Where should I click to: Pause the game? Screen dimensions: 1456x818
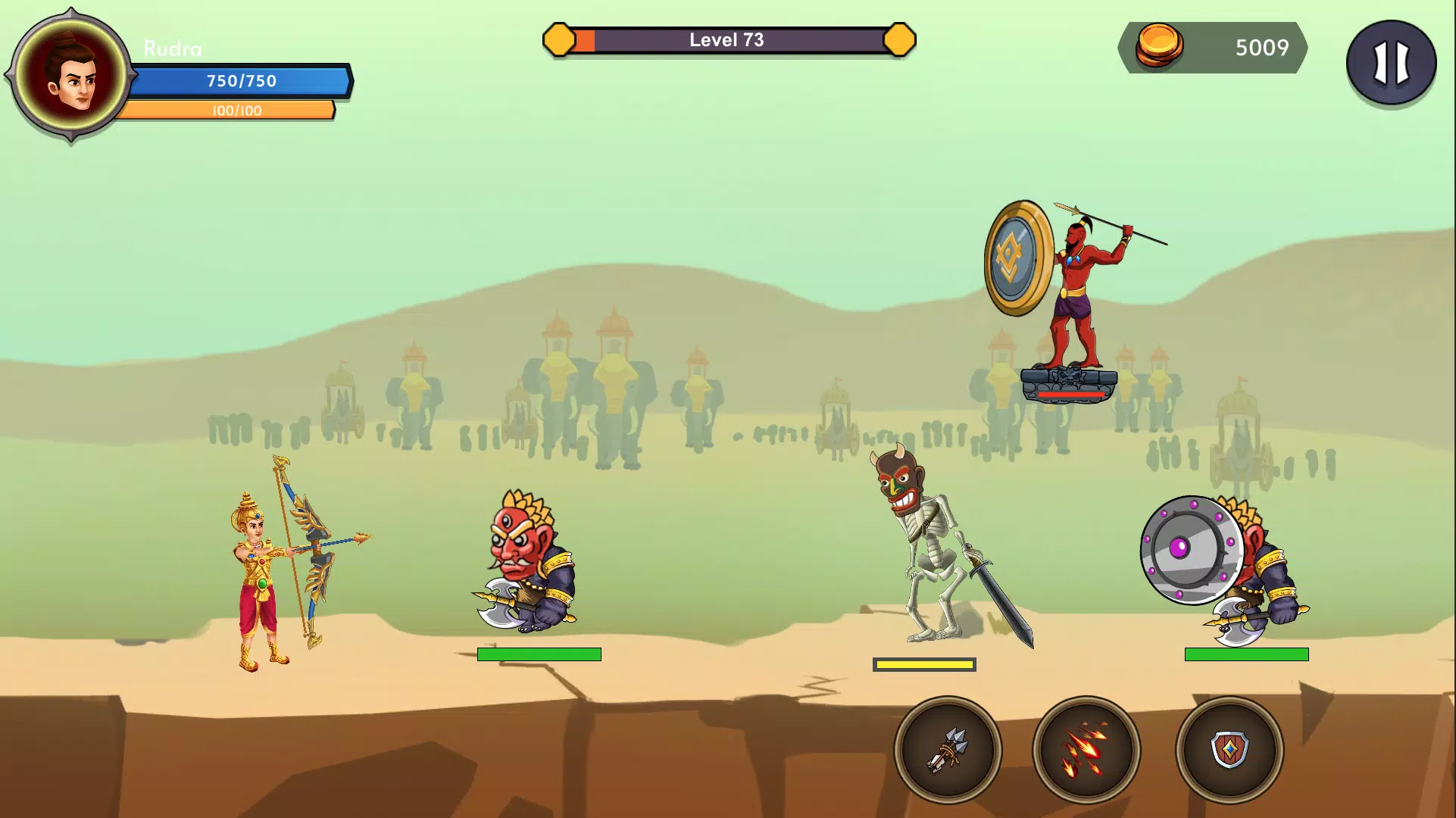(x=1391, y=62)
